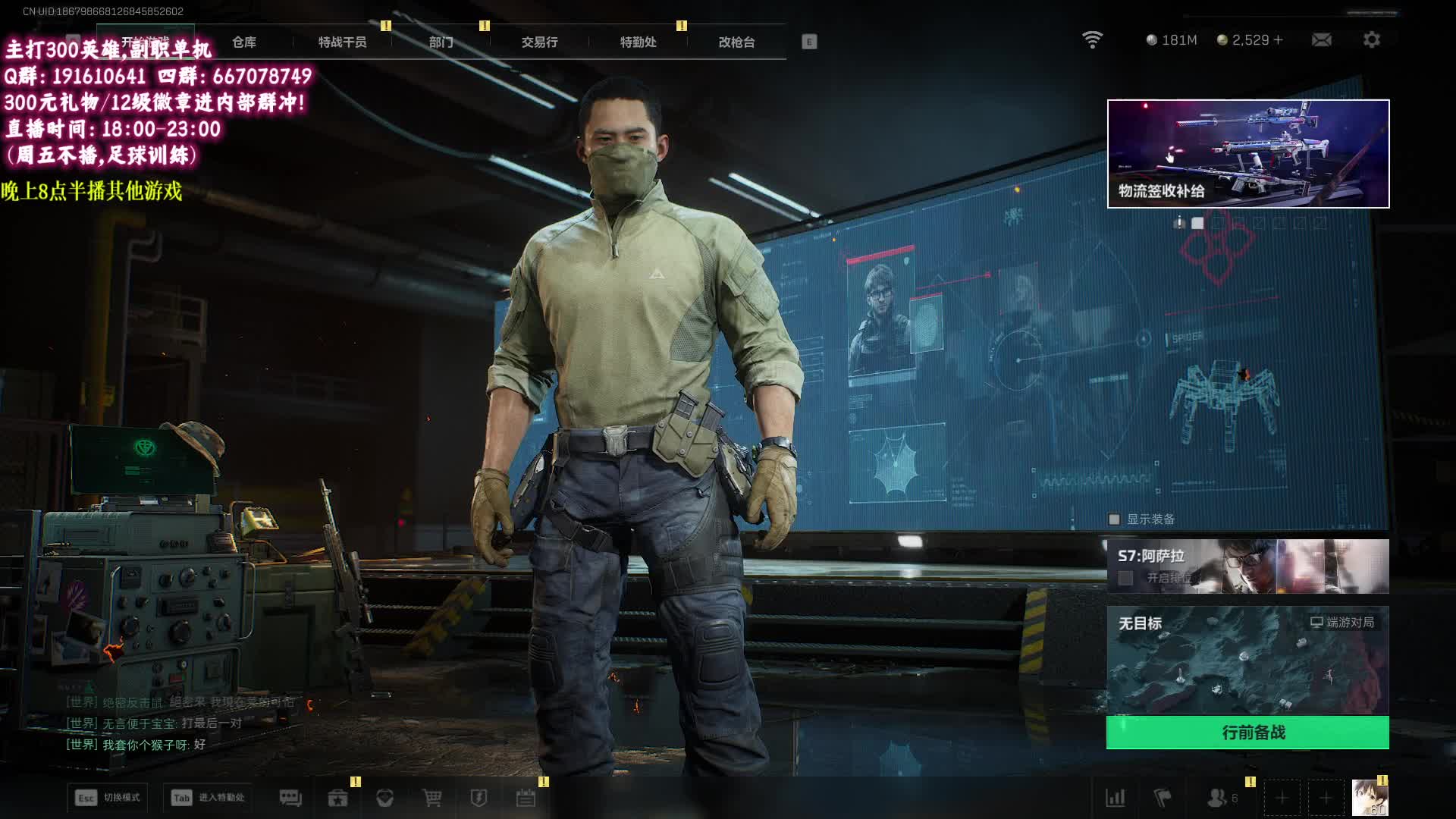Click the player avatar portrait
The width and height of the screenshot is (1456, 819).
click(1370, 798)
